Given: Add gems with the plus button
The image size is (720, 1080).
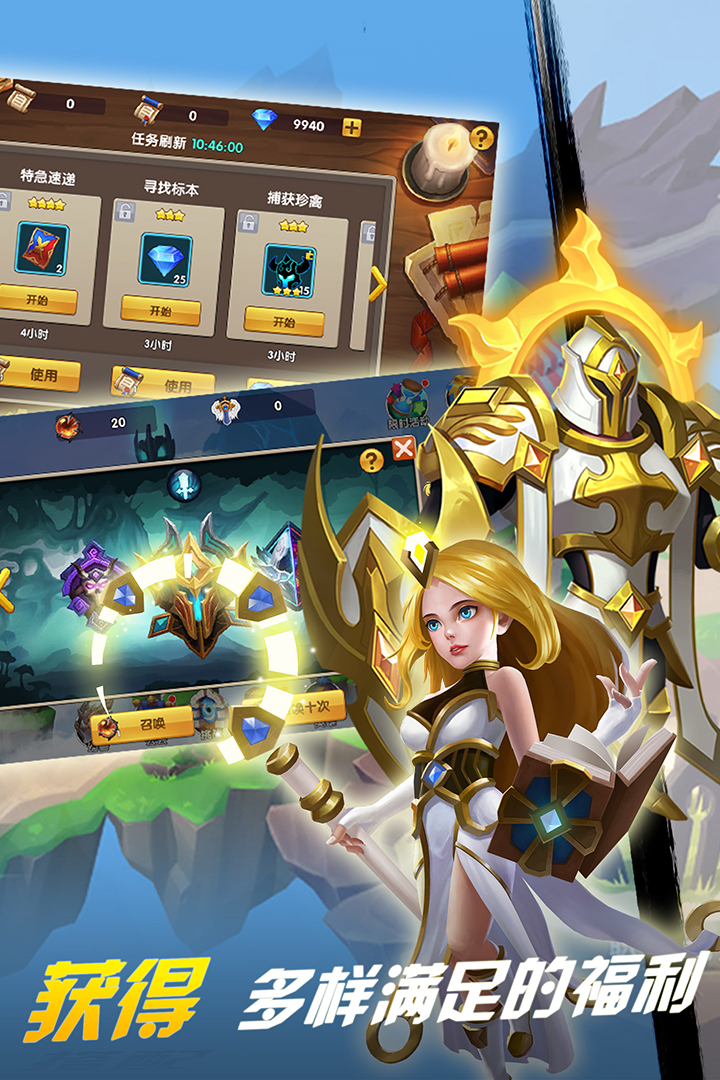Looking at the screenshot, I should pos(351,127).
